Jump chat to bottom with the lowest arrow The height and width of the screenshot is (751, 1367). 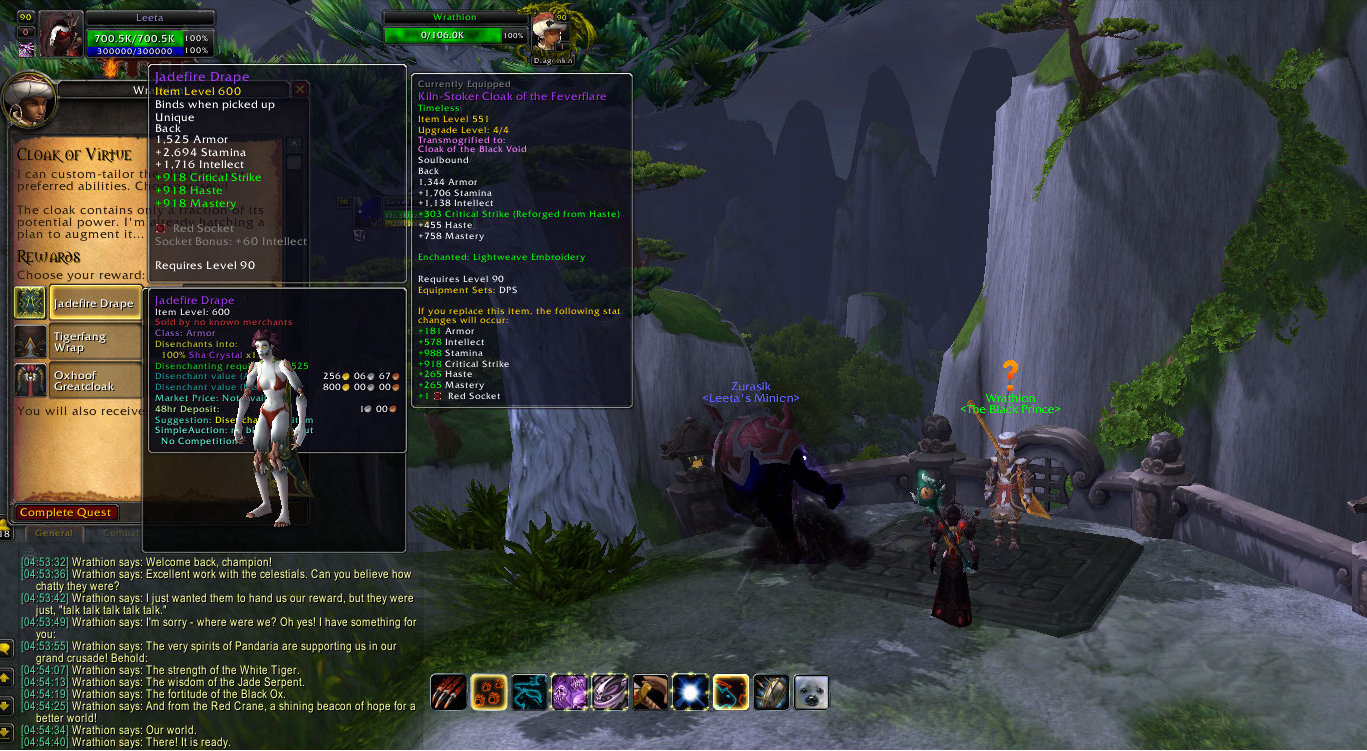coord(6,733)
